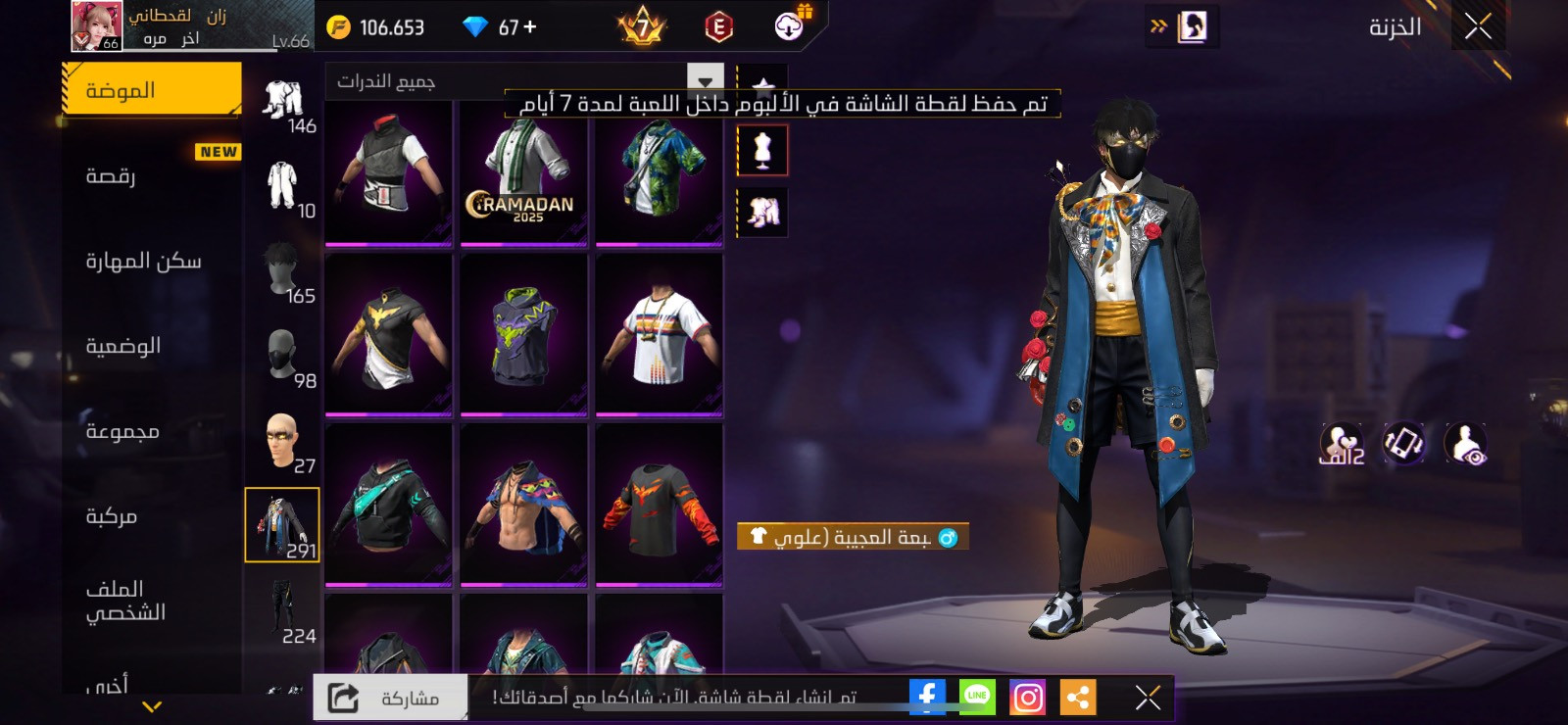This screenshot has height=725, width=1568.
Task: Add diamonds with the plus button
Action: pos(530,27)
